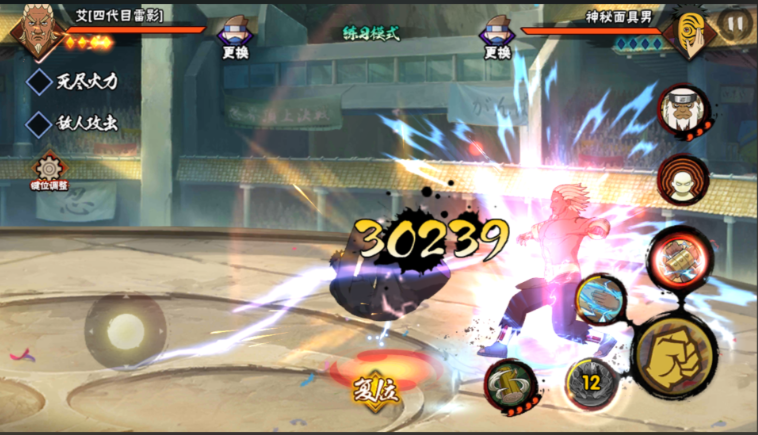Image resolution: width=758 pixels, height=435 pixels.
Task: Use the gold scroll icon with orange dots
Action: pos(511,383)
